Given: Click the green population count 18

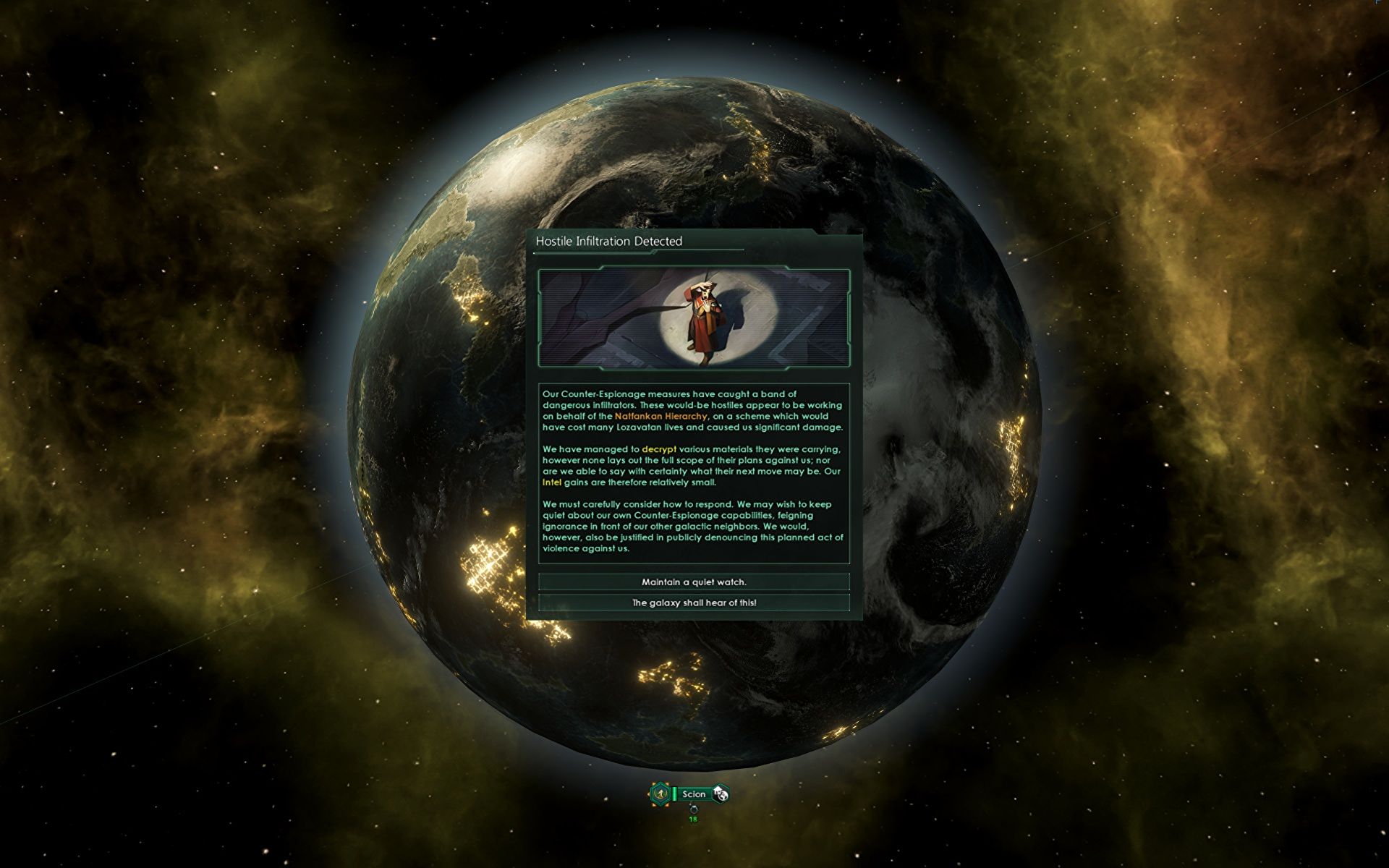Looking at the screenshot, I should pos(694,820).
